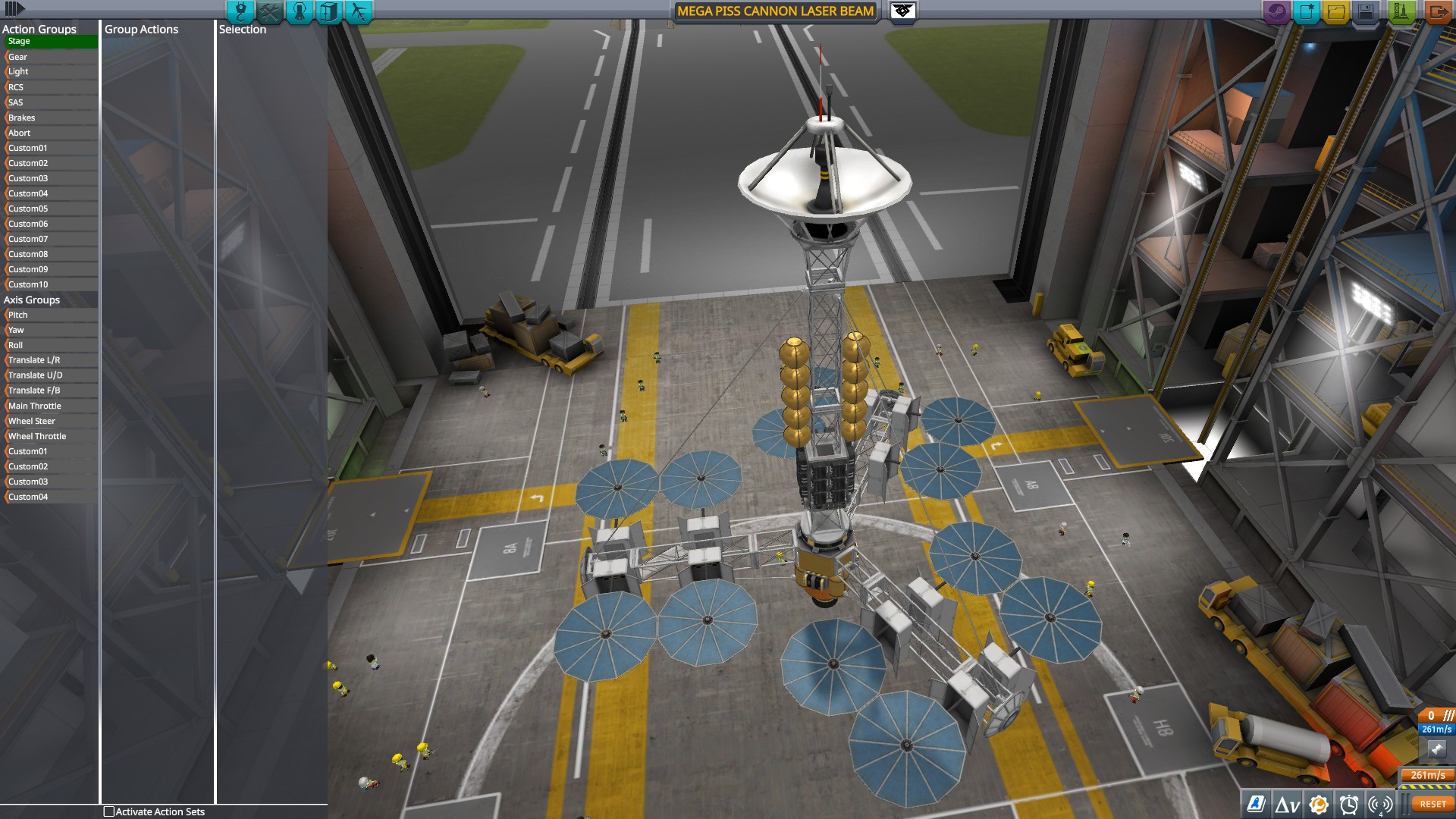Select the Action Groups editor icon

click(269, 12)
